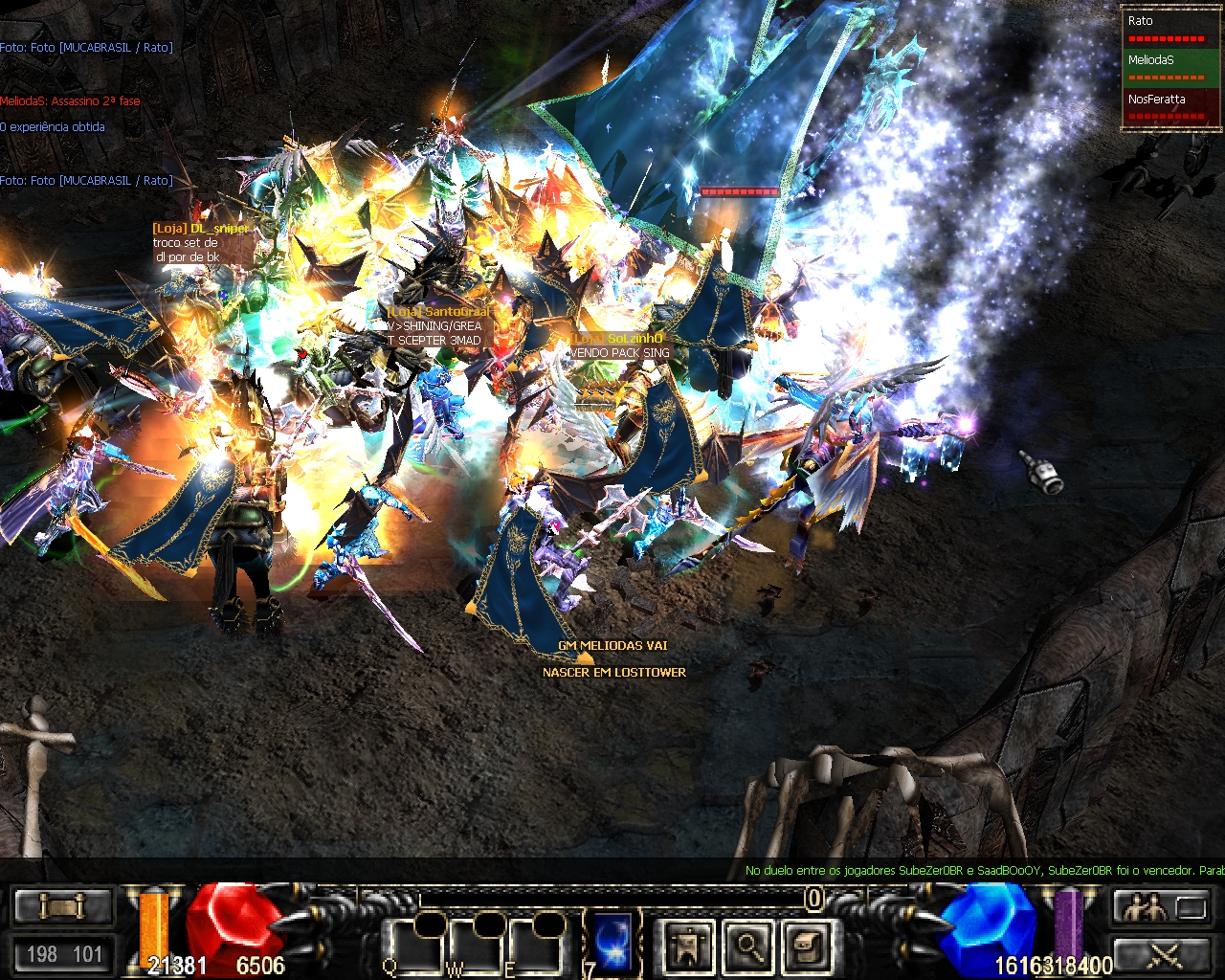This screenshot has width=1225, height=980.
Task: Open the character banner menu button
Action: coord(690,946)
